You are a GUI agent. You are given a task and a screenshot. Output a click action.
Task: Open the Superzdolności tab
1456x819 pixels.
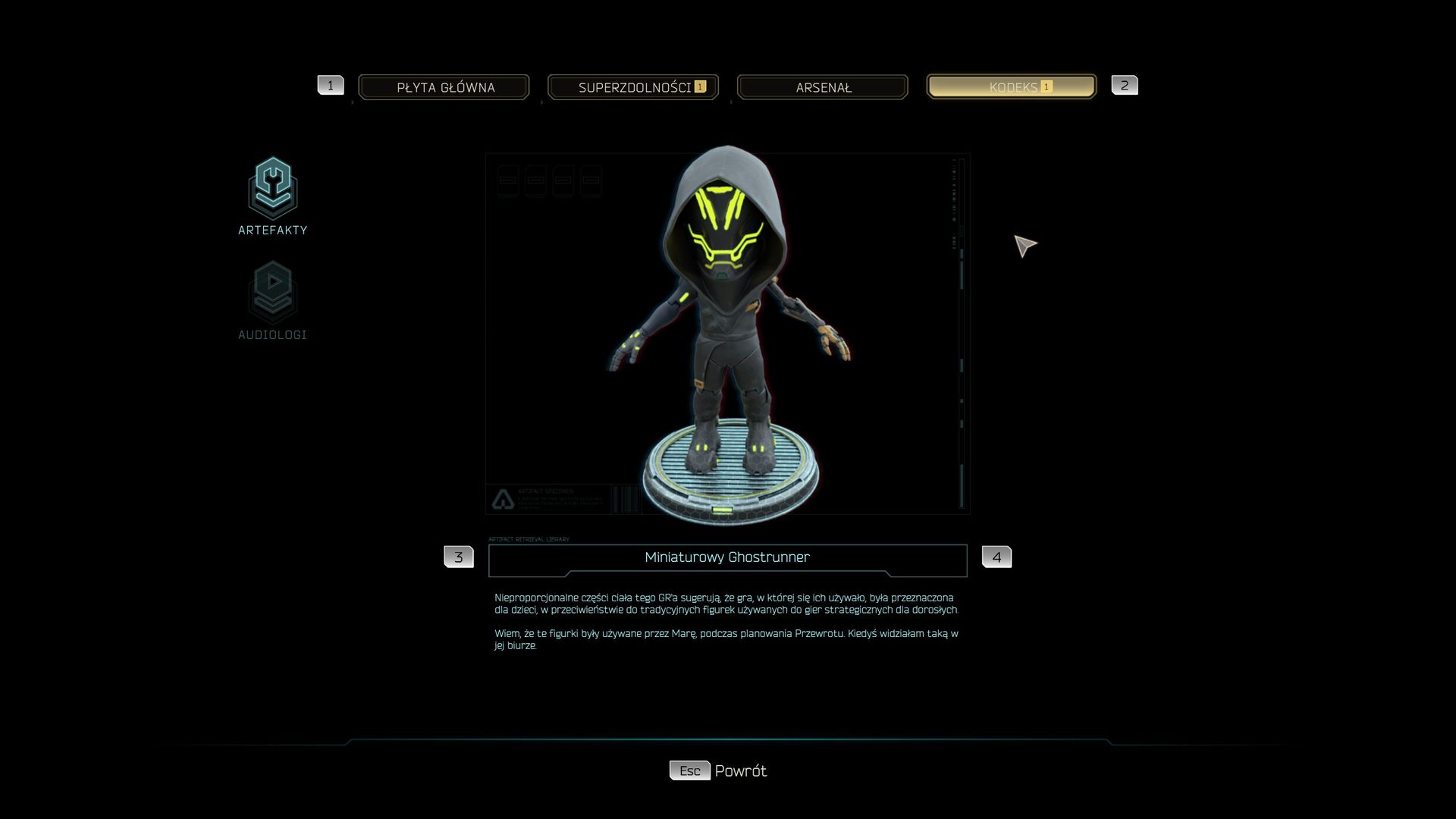633,87
